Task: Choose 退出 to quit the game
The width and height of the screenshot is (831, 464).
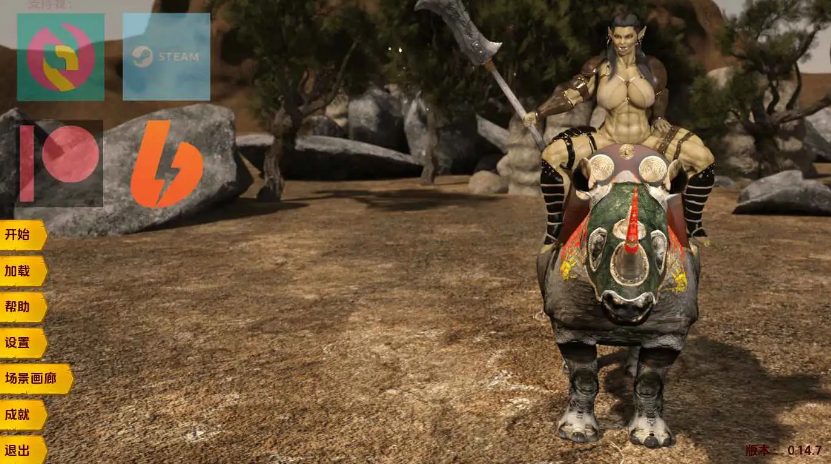Action: (20, 450)
